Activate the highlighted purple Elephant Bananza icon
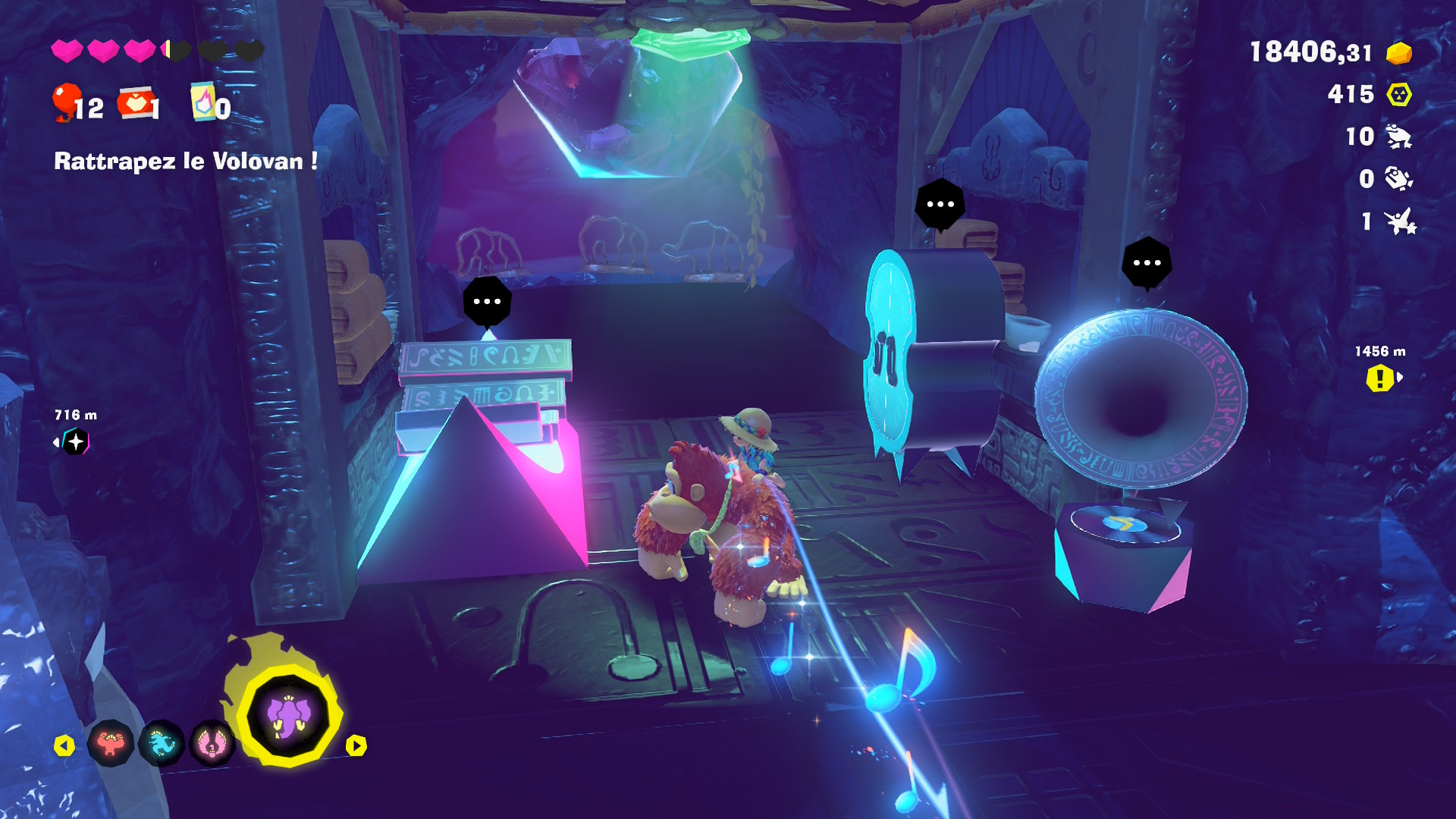Image resolution: width=1456 pixels, height=819 pixels. click(x=289, y=716)
